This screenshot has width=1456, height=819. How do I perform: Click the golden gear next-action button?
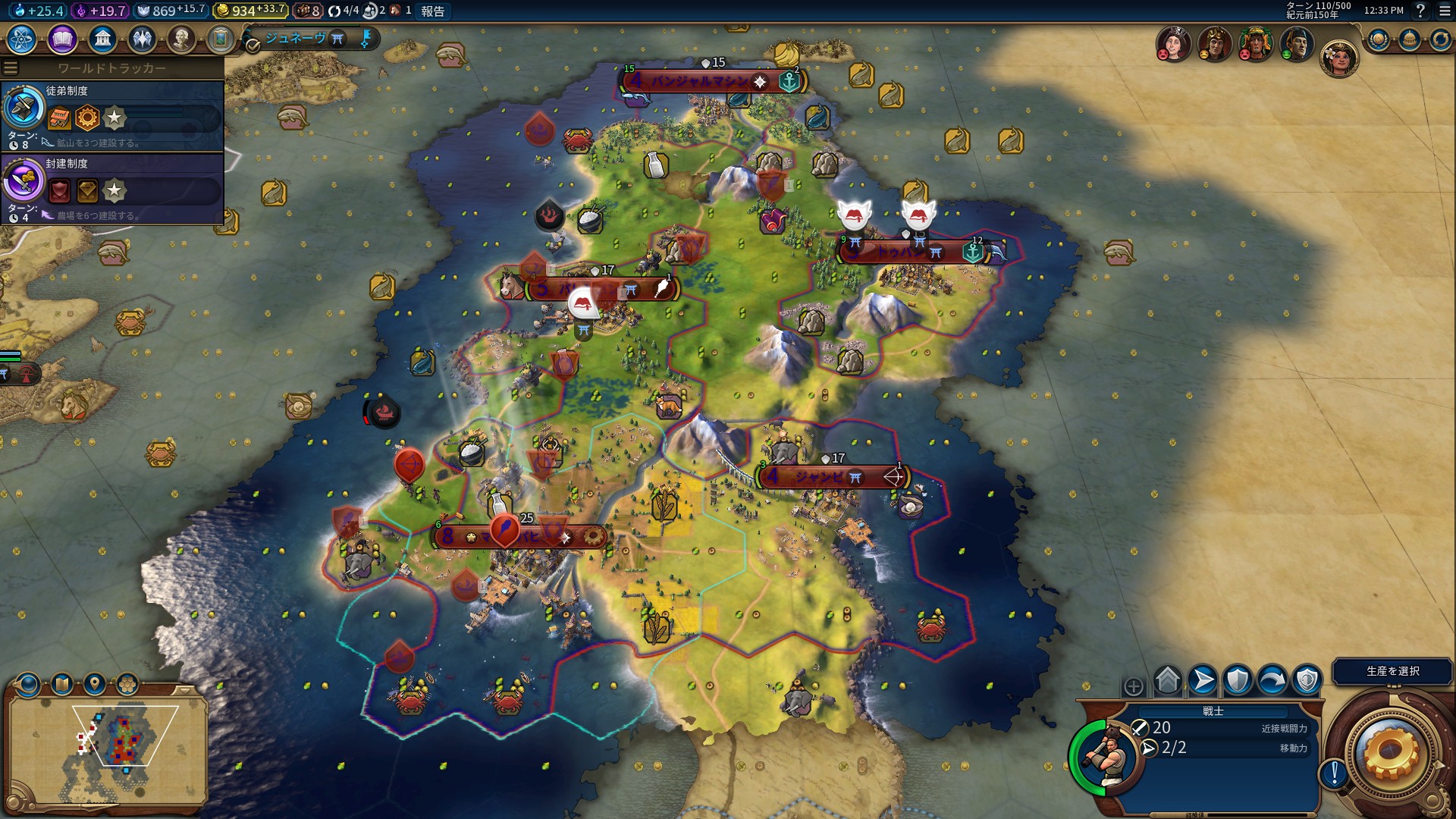click(1390, 751)
